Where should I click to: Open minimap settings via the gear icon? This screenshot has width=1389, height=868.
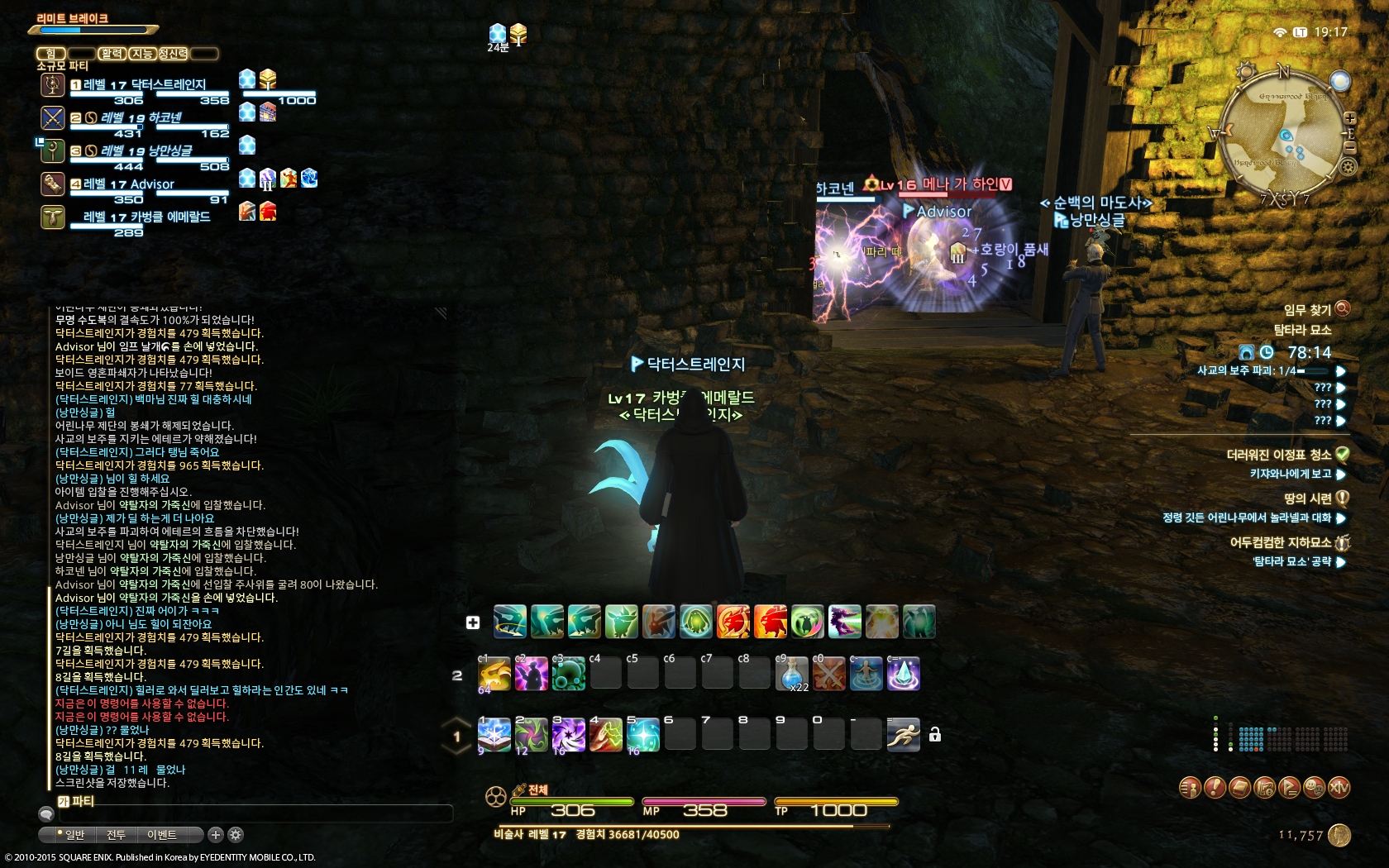1348,167
